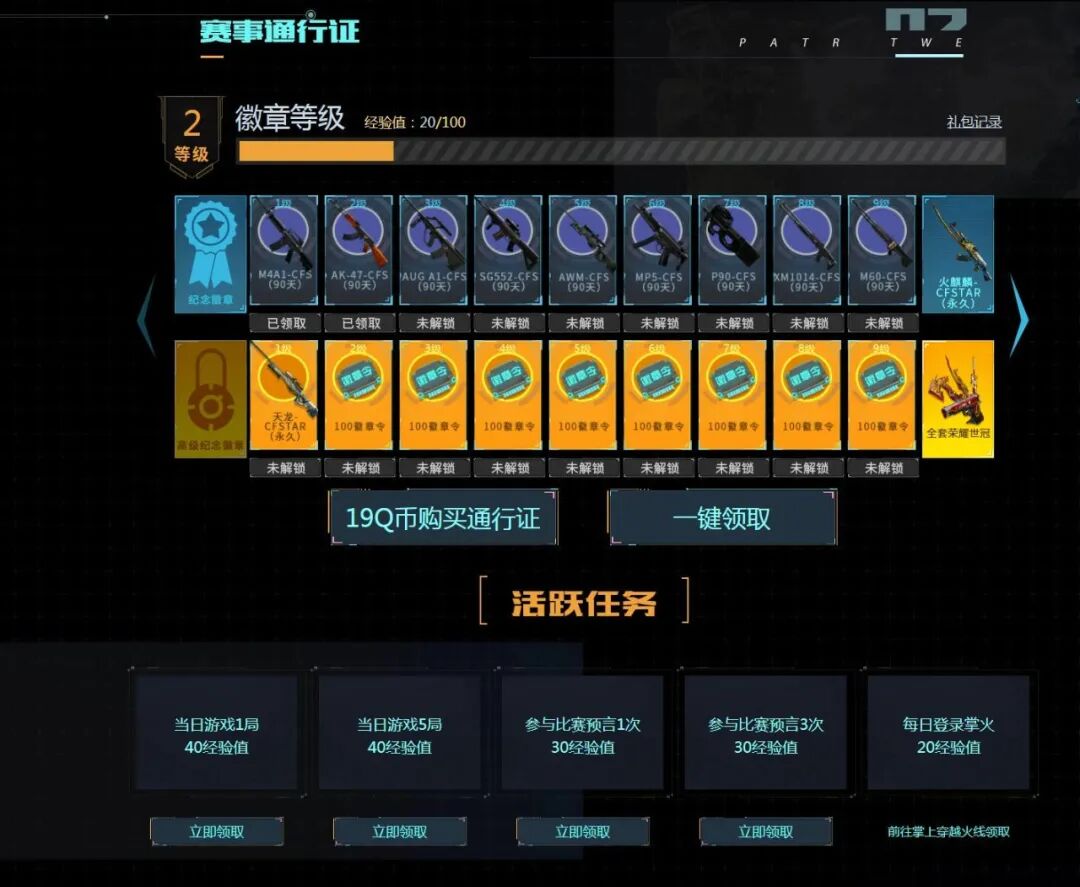
Task: Claim the 参与比赛预言3次 task reward
Action: pos(765,831)
